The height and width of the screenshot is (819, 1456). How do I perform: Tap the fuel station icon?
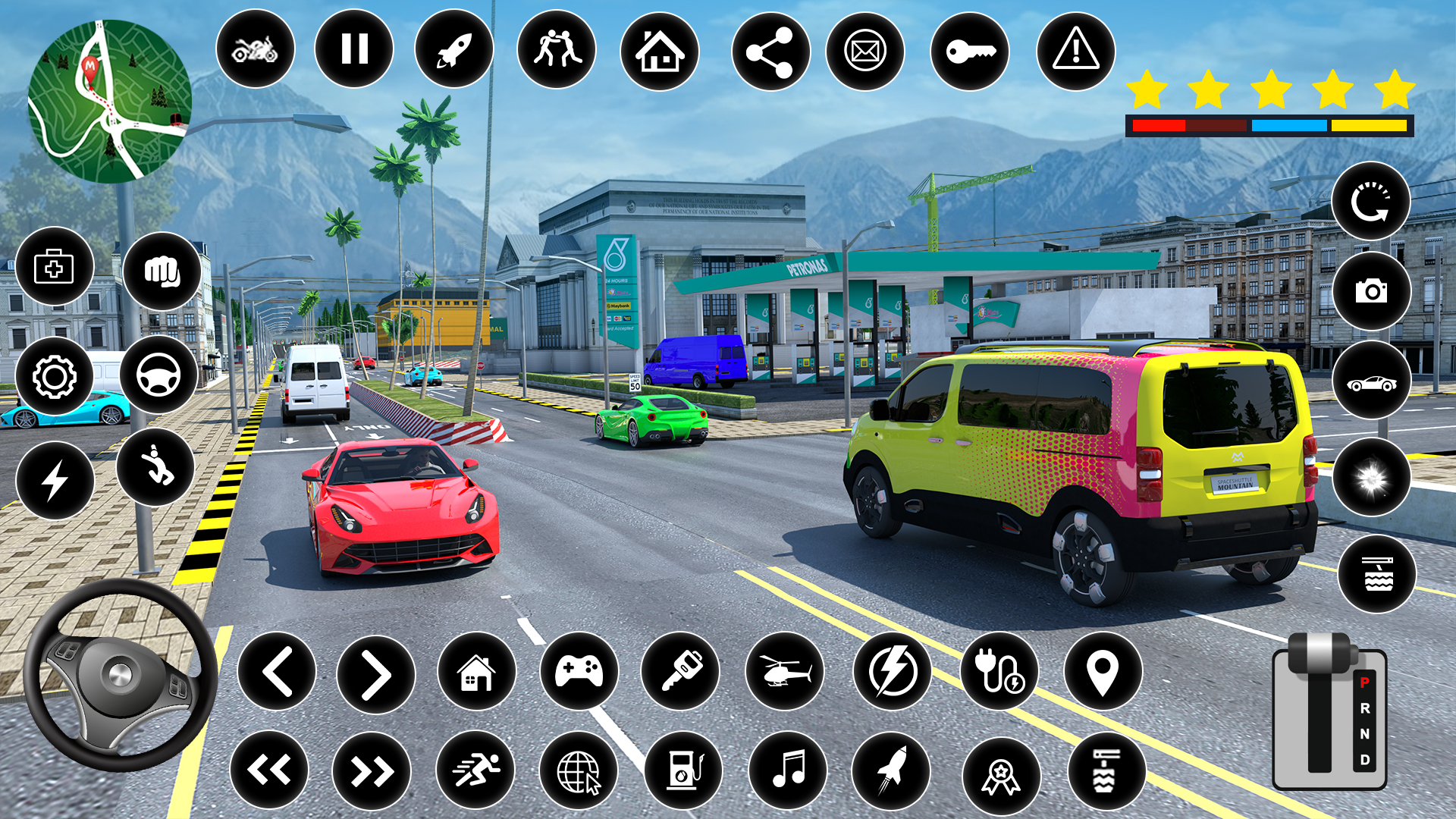[684, 770]
